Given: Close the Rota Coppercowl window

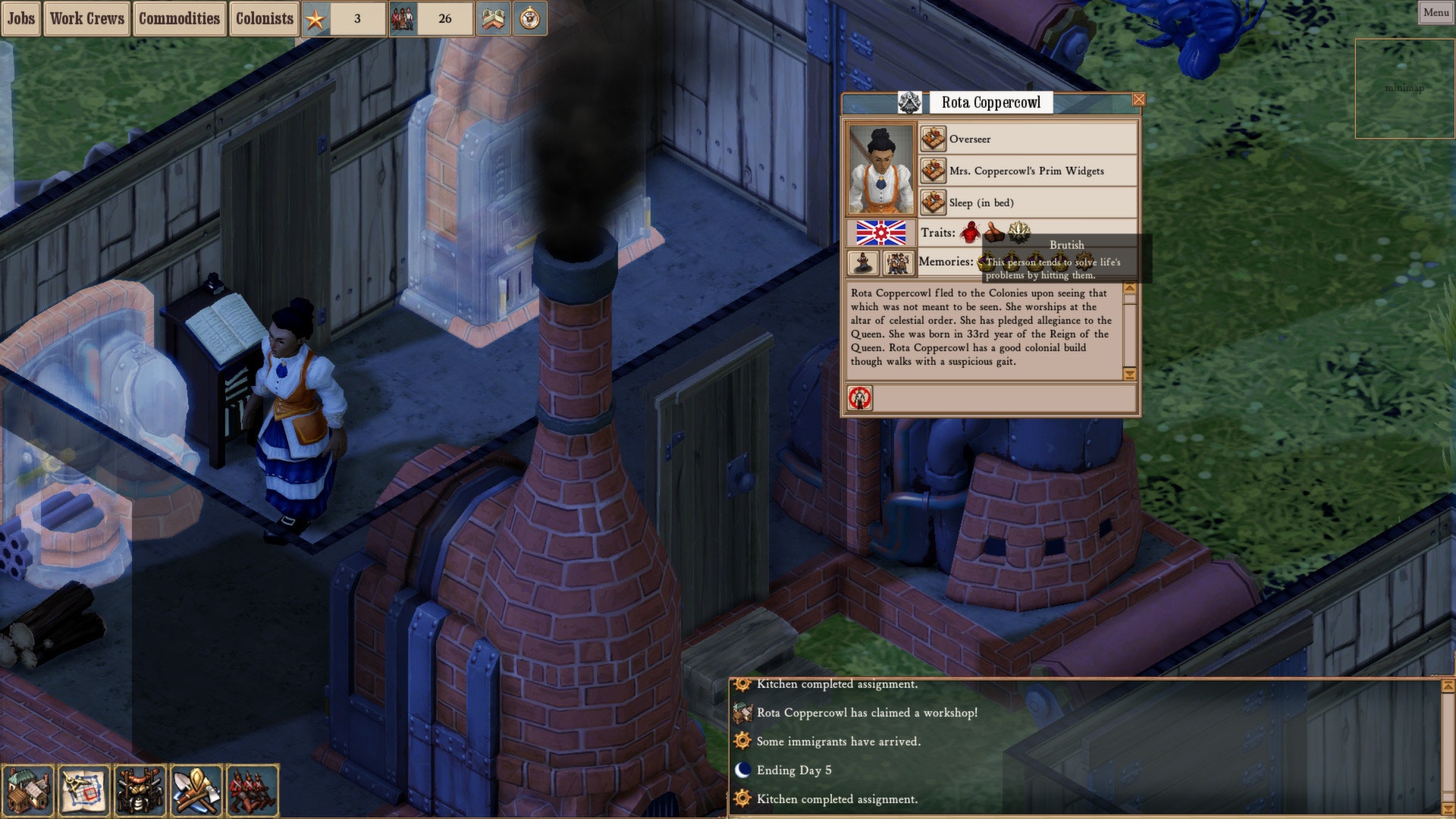Looking at the screenshot, I should 1138,99.
